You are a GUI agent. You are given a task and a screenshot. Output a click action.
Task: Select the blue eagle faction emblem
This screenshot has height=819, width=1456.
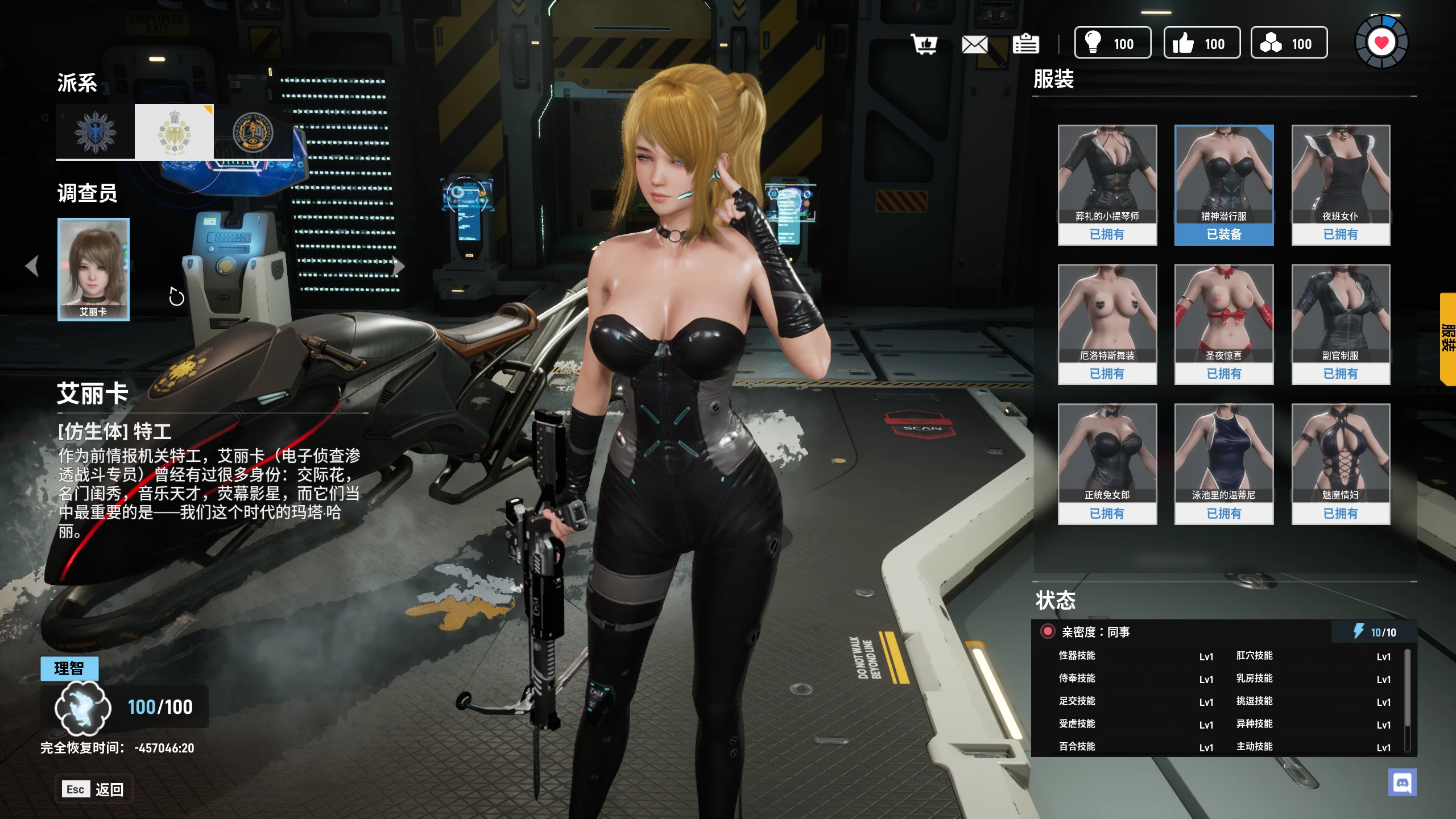(96, 132)
